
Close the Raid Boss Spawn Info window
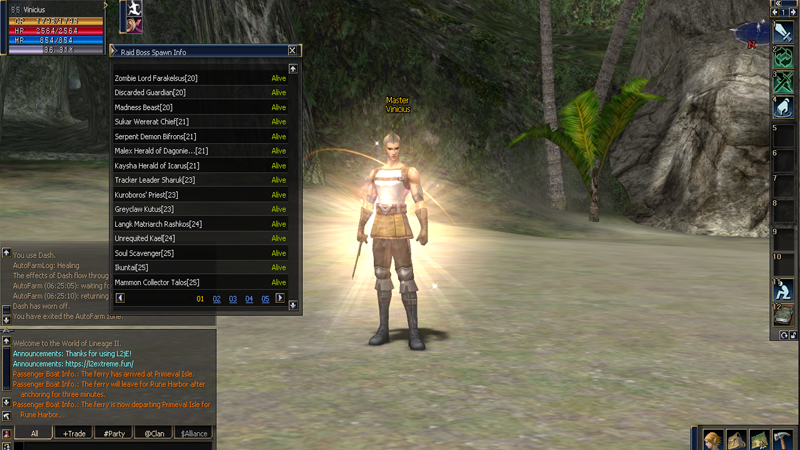point(292,50)
